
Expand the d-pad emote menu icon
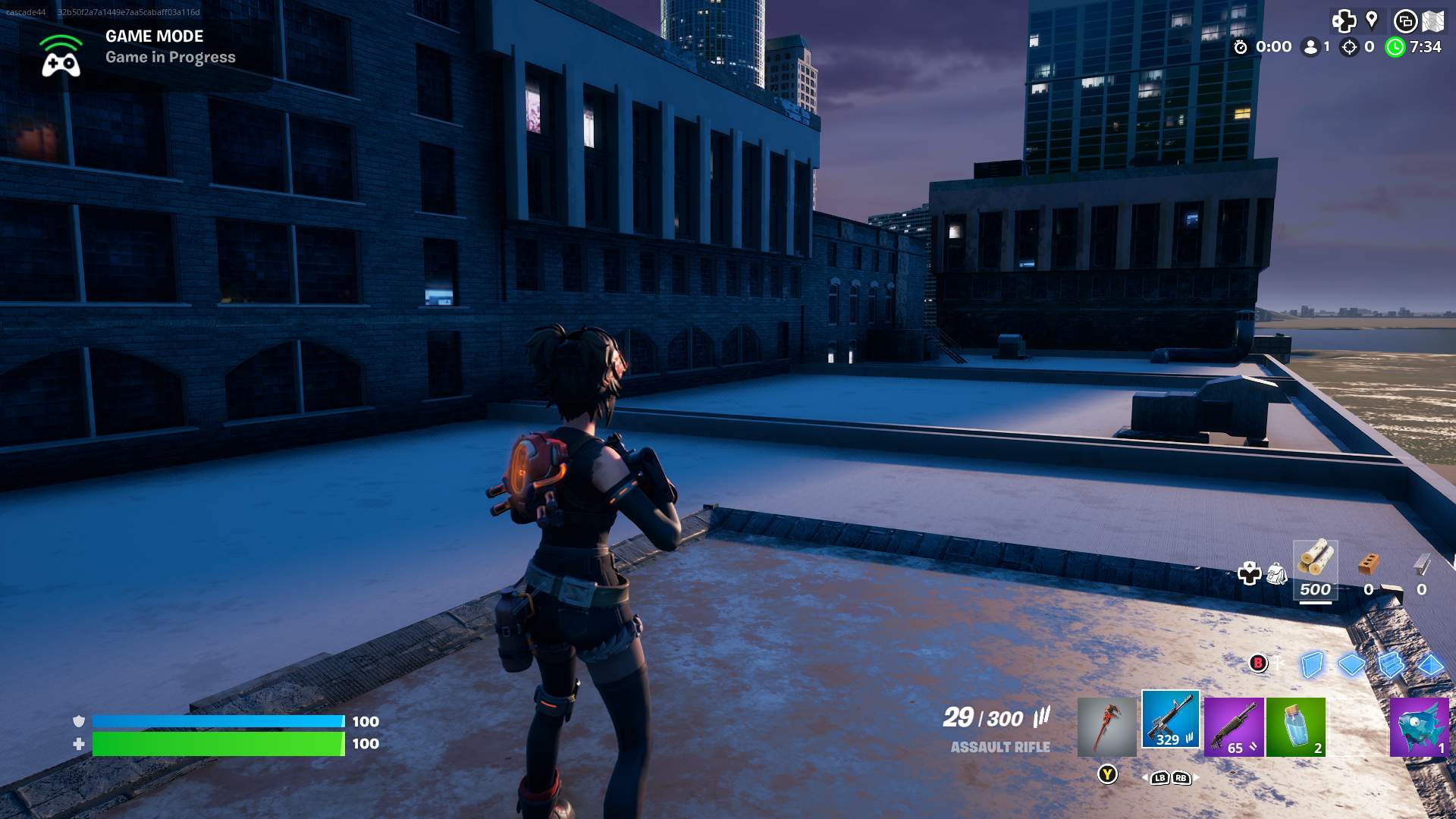(1343, 20)
